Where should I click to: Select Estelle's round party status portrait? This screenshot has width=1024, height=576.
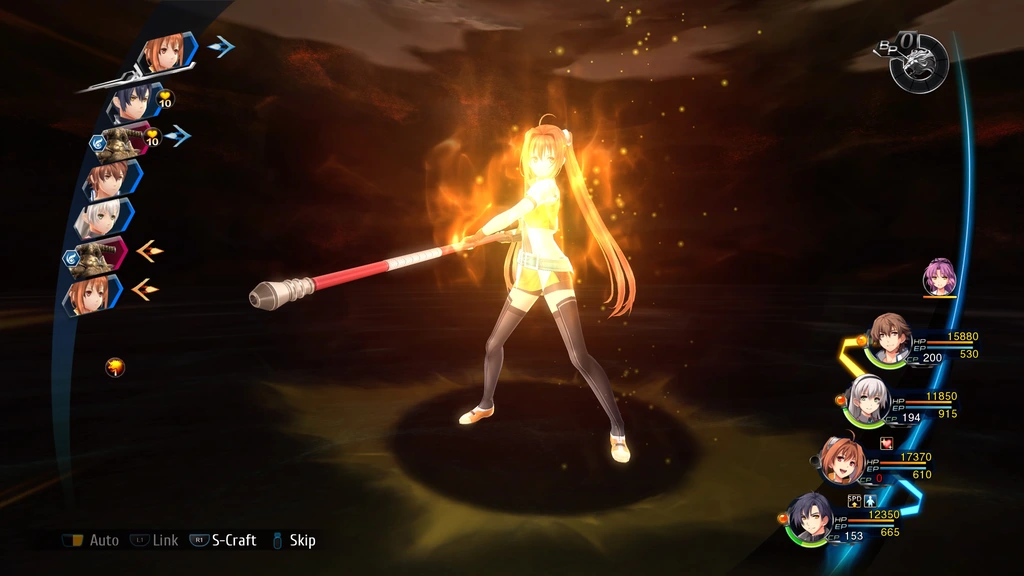[x=843, y=461]
